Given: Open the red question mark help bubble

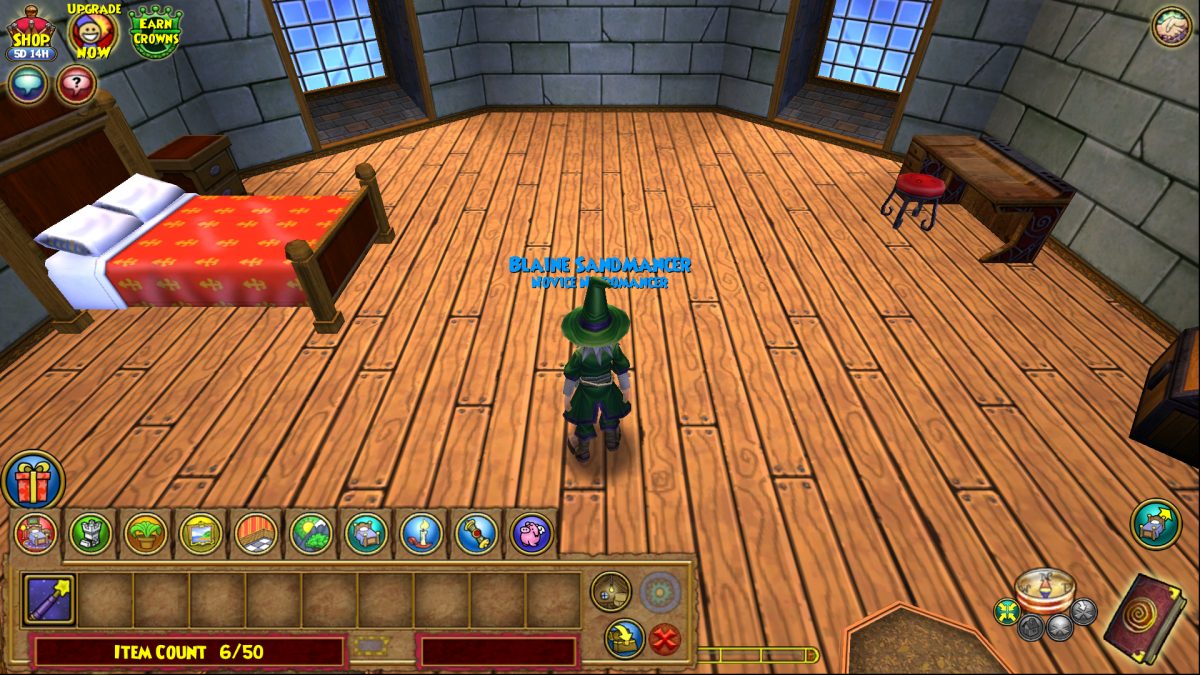Looking at the screenshot, I should tap(76, 85).
